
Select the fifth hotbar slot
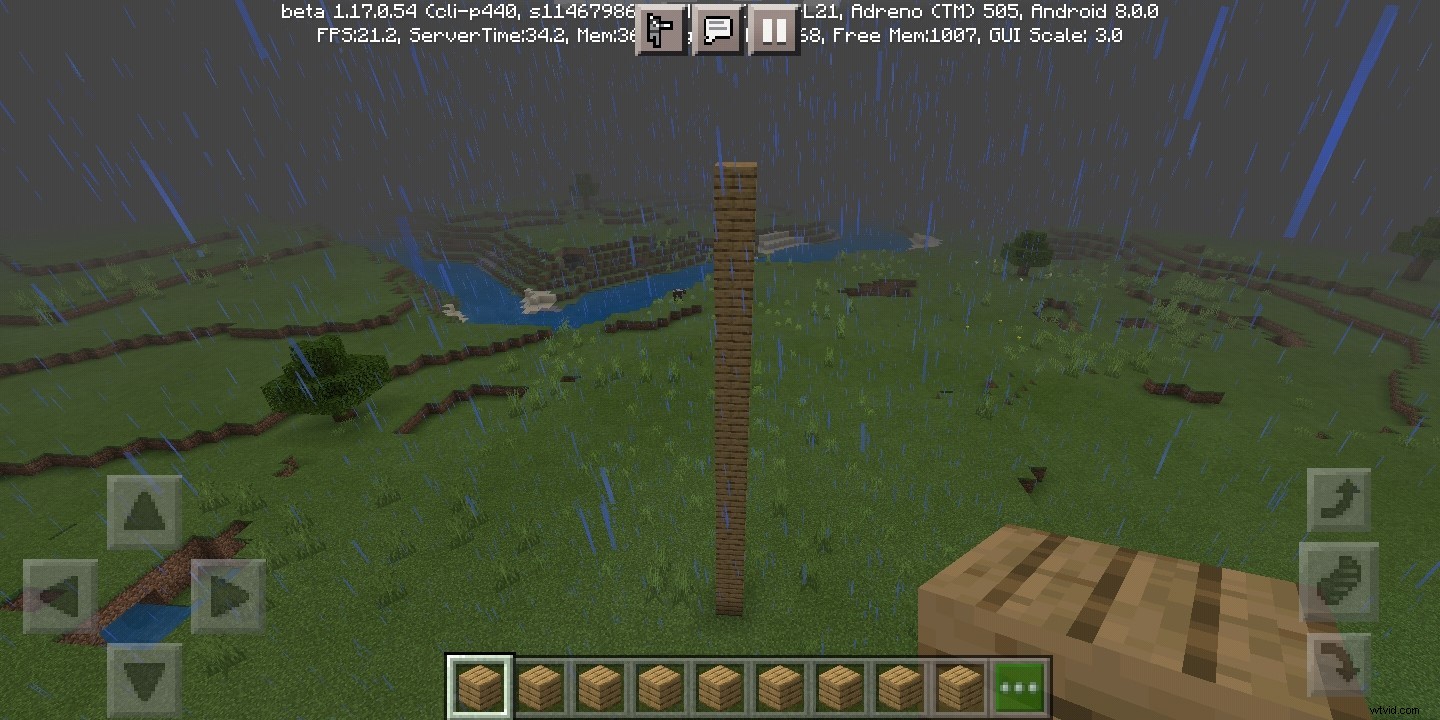coord(719,685)
